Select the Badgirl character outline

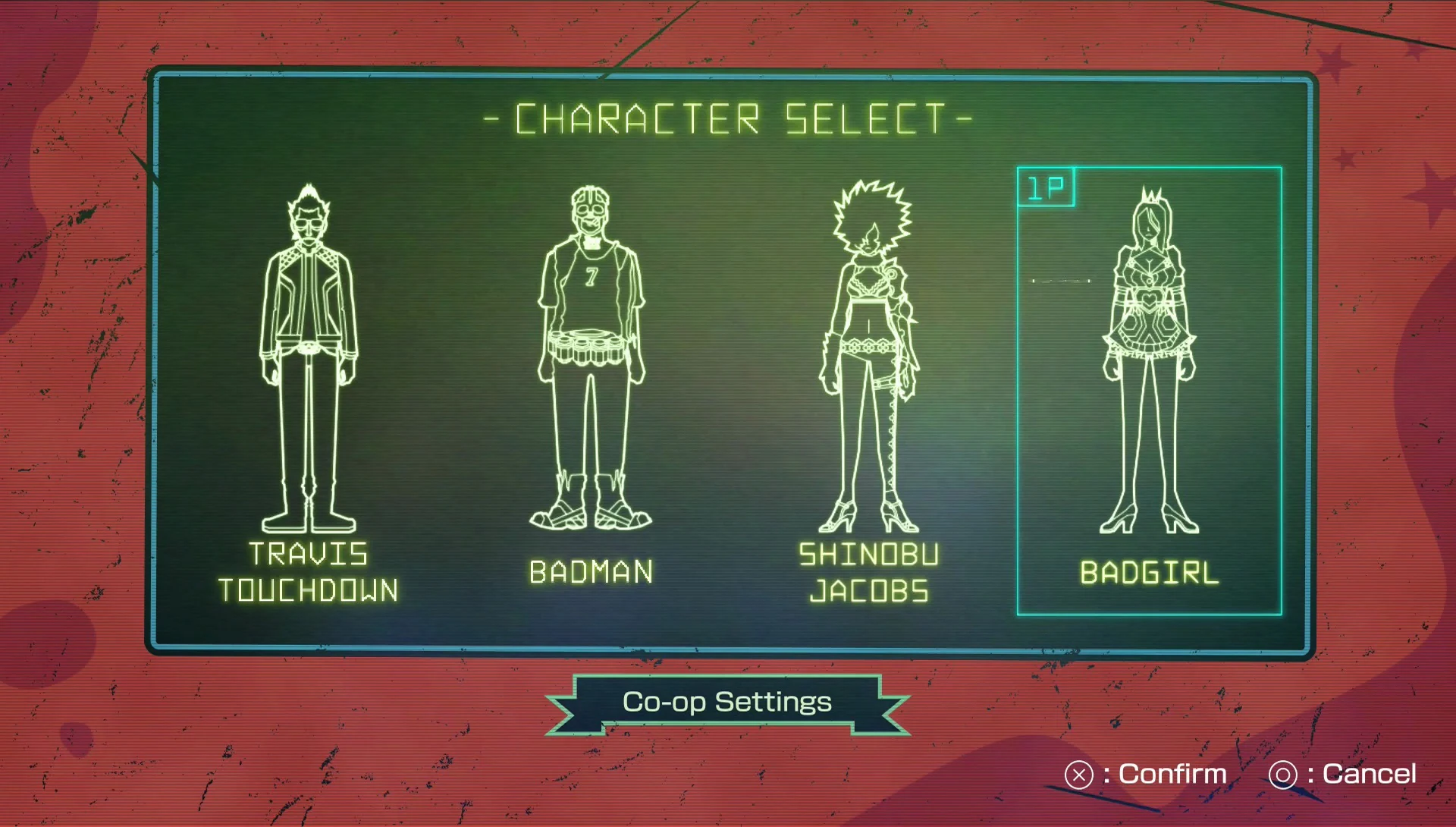[1149, 349]
